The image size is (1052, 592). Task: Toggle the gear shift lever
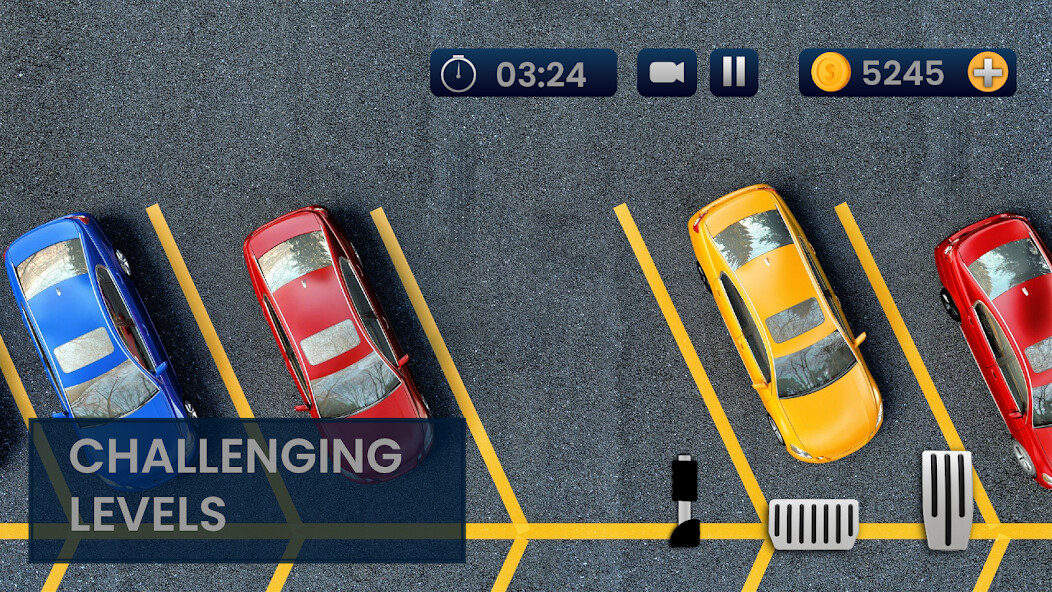click(685, 500)
